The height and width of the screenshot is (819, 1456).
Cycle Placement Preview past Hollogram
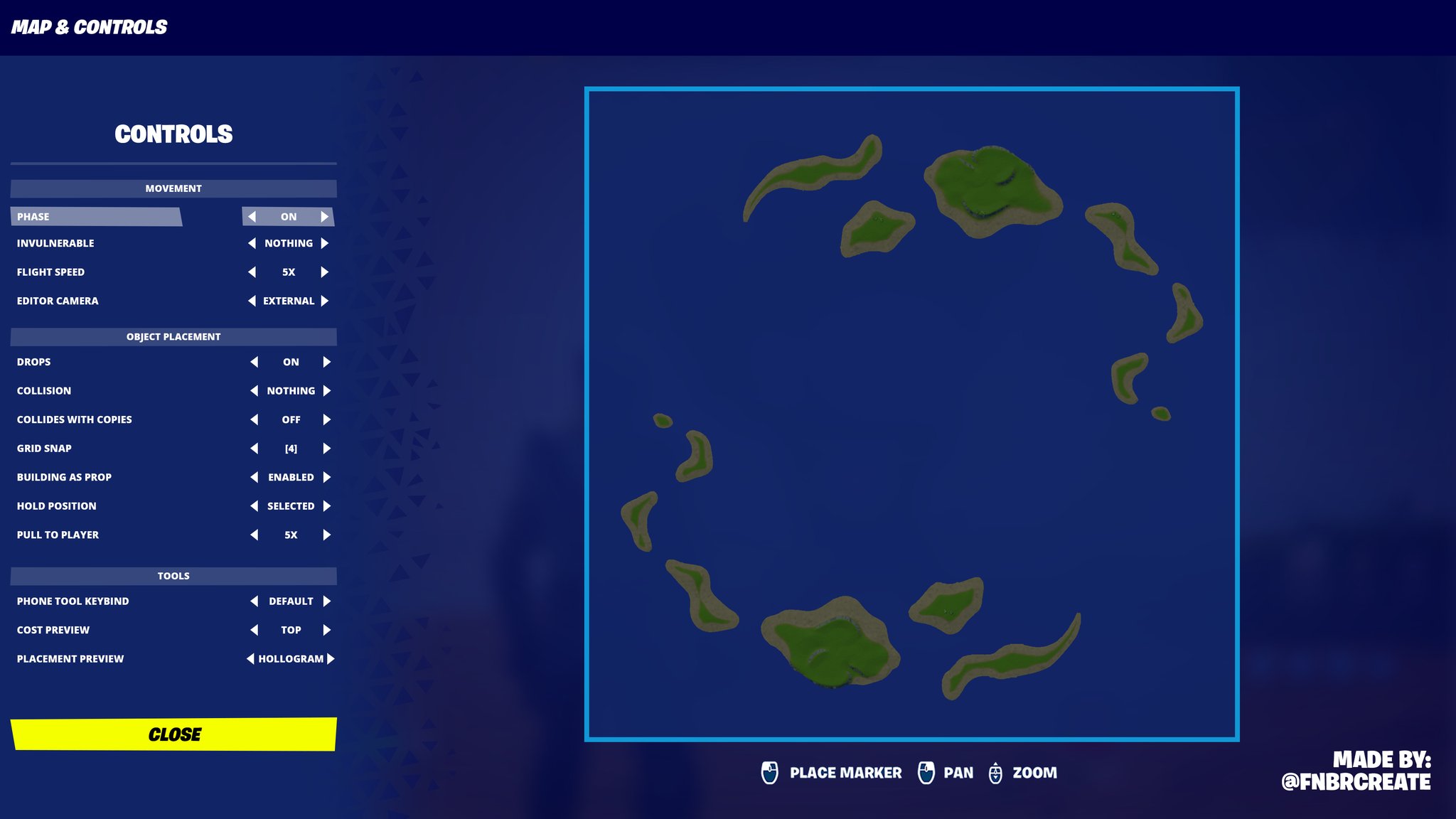tap(330, 658)
